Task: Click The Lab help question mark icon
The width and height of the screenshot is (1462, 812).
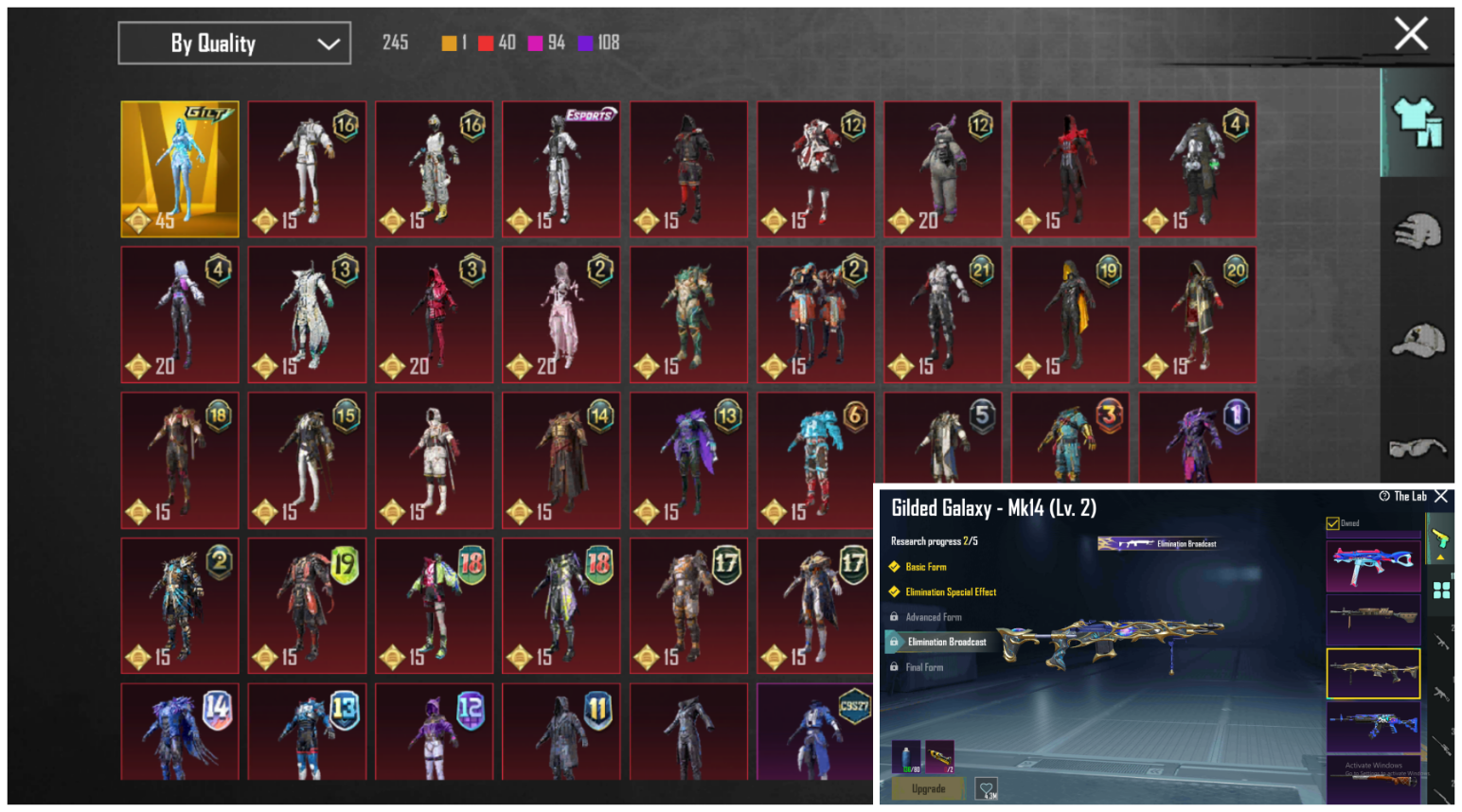Action: 1383,496
